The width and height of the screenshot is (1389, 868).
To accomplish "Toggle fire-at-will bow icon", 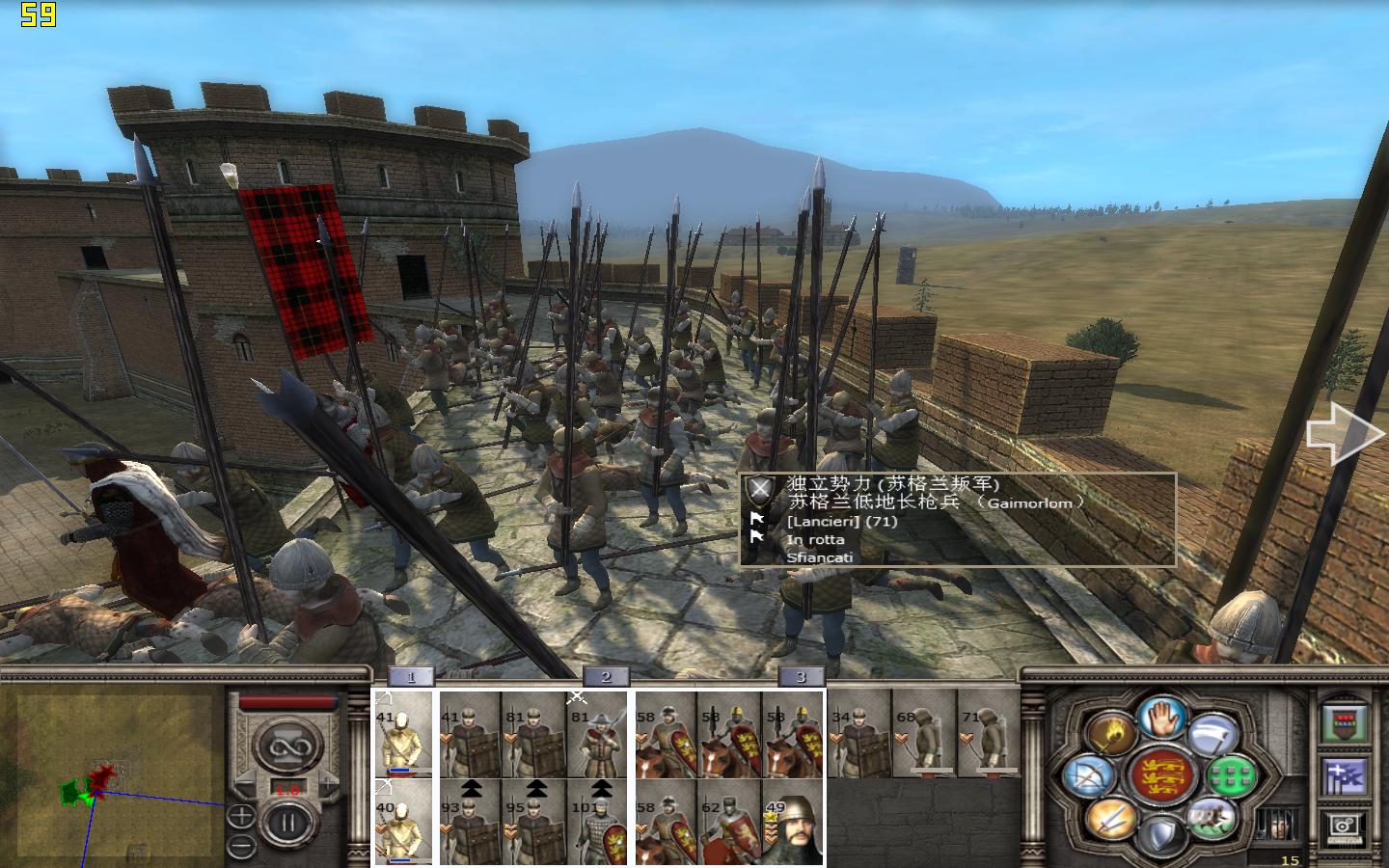I will pyautogui.click(x=1089, y=776).
